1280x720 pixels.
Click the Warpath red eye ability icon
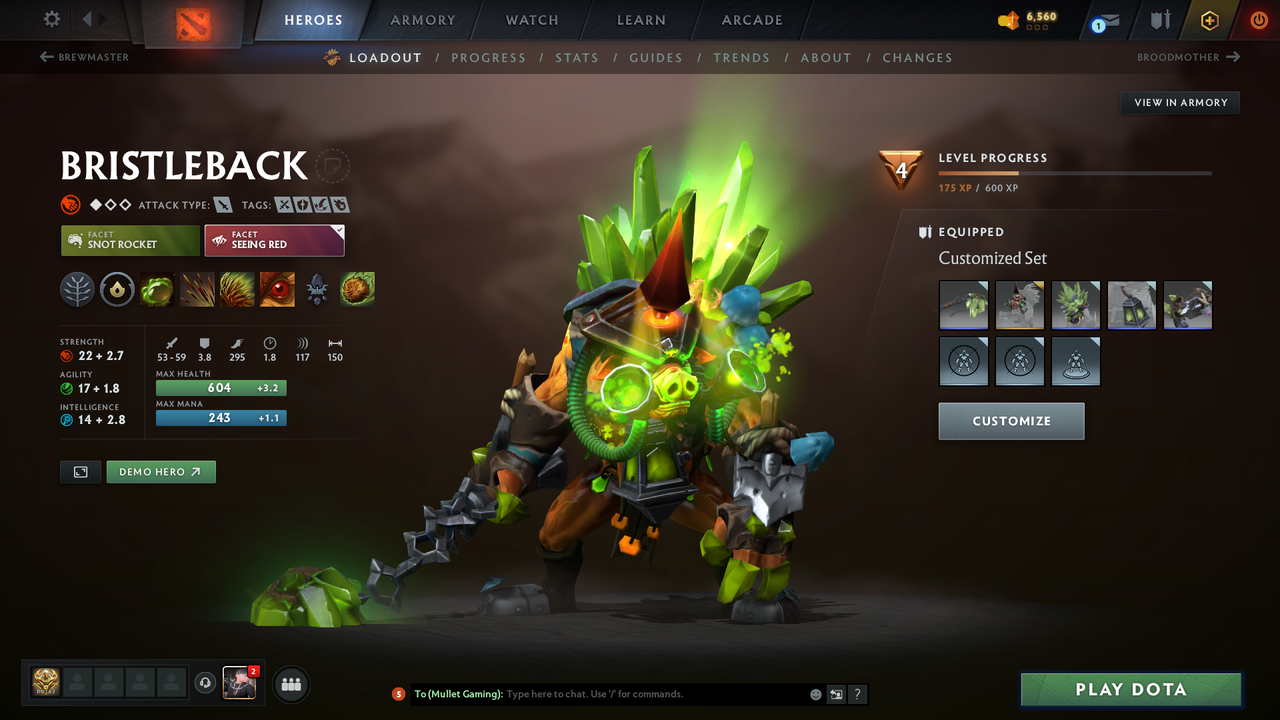click(x=277, y=290)
